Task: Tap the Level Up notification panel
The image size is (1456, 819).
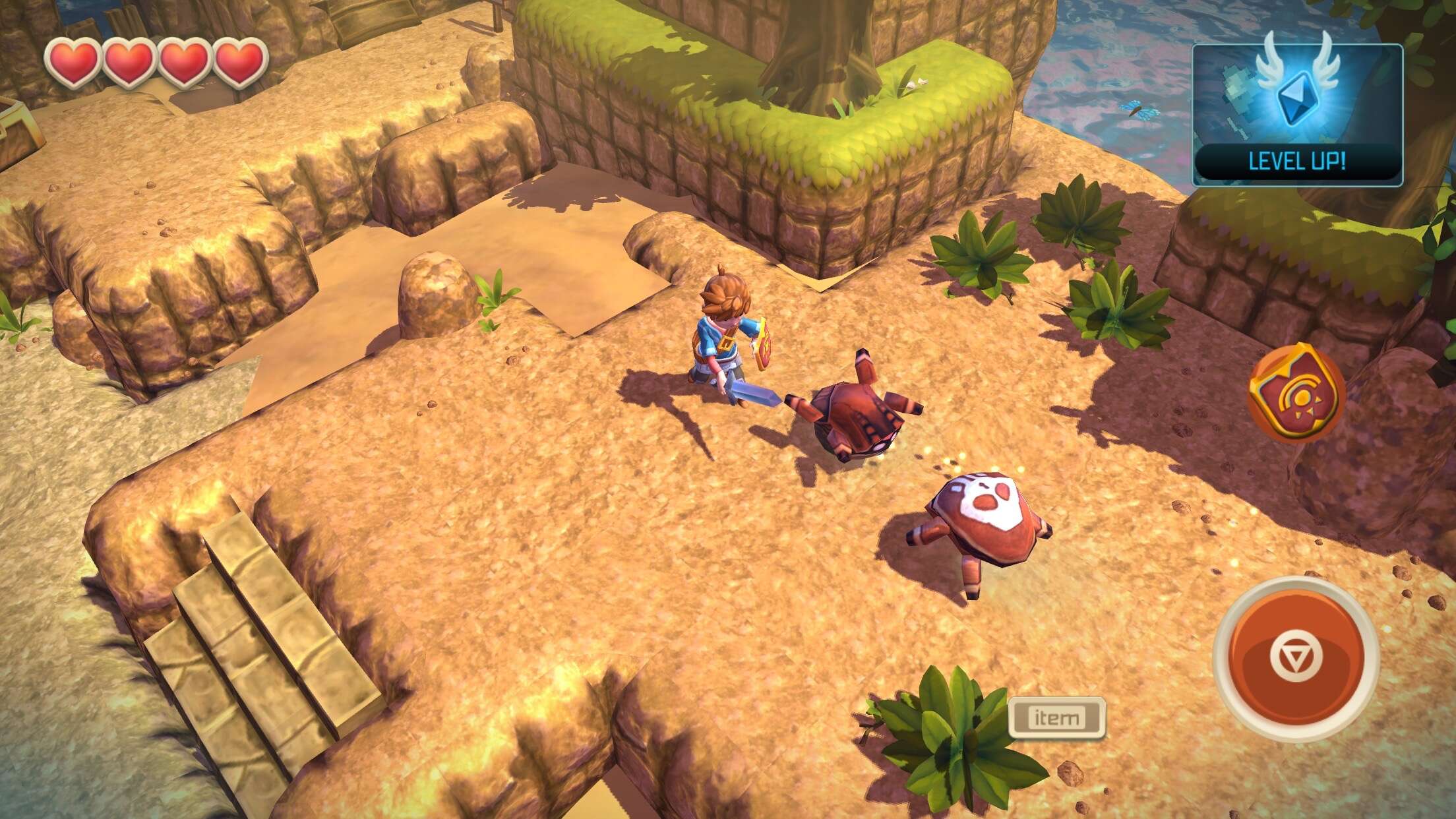Action: point(1297,115)
